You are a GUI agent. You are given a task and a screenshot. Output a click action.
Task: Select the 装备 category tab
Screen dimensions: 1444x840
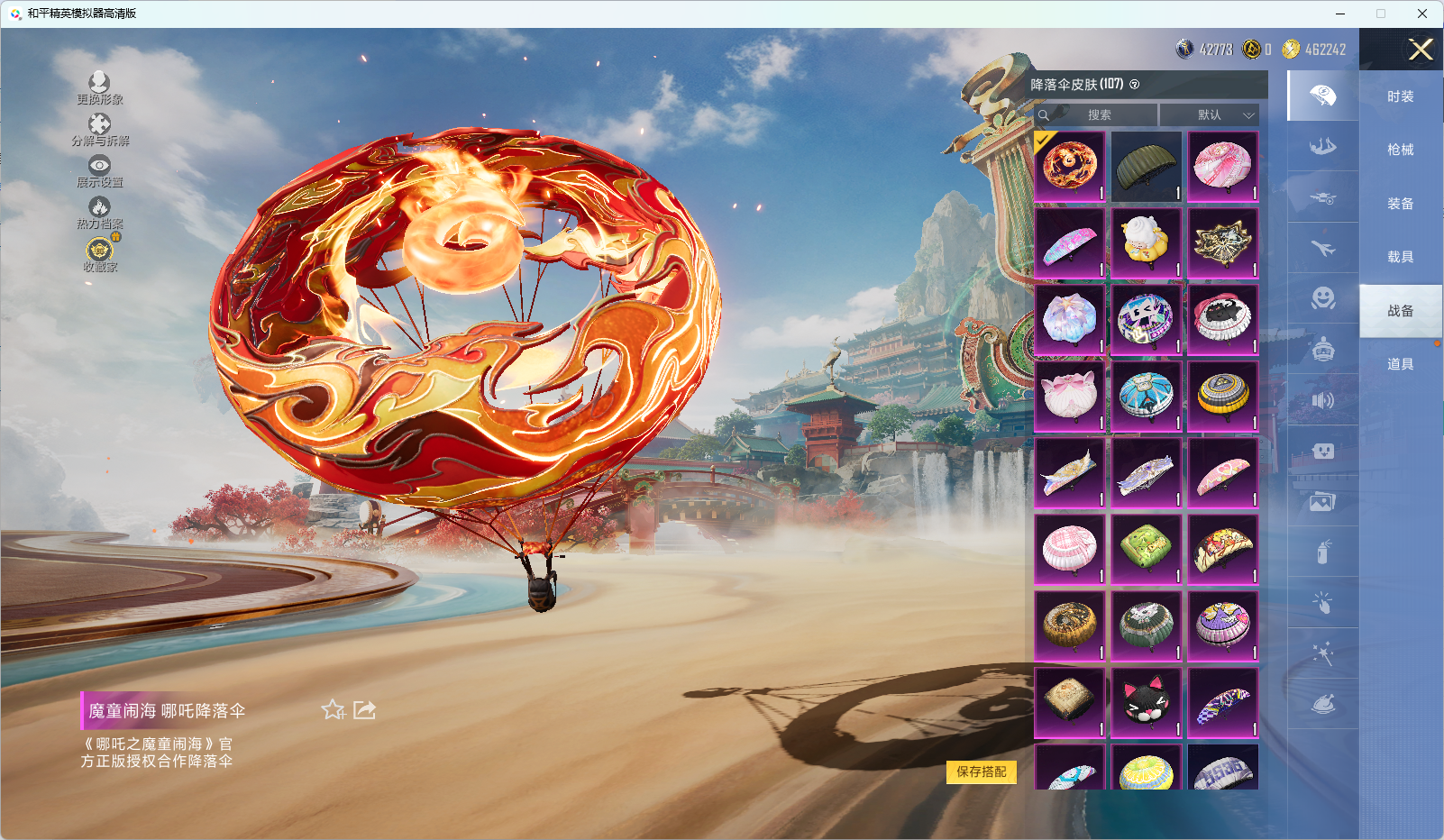(x=1400, y=204)
